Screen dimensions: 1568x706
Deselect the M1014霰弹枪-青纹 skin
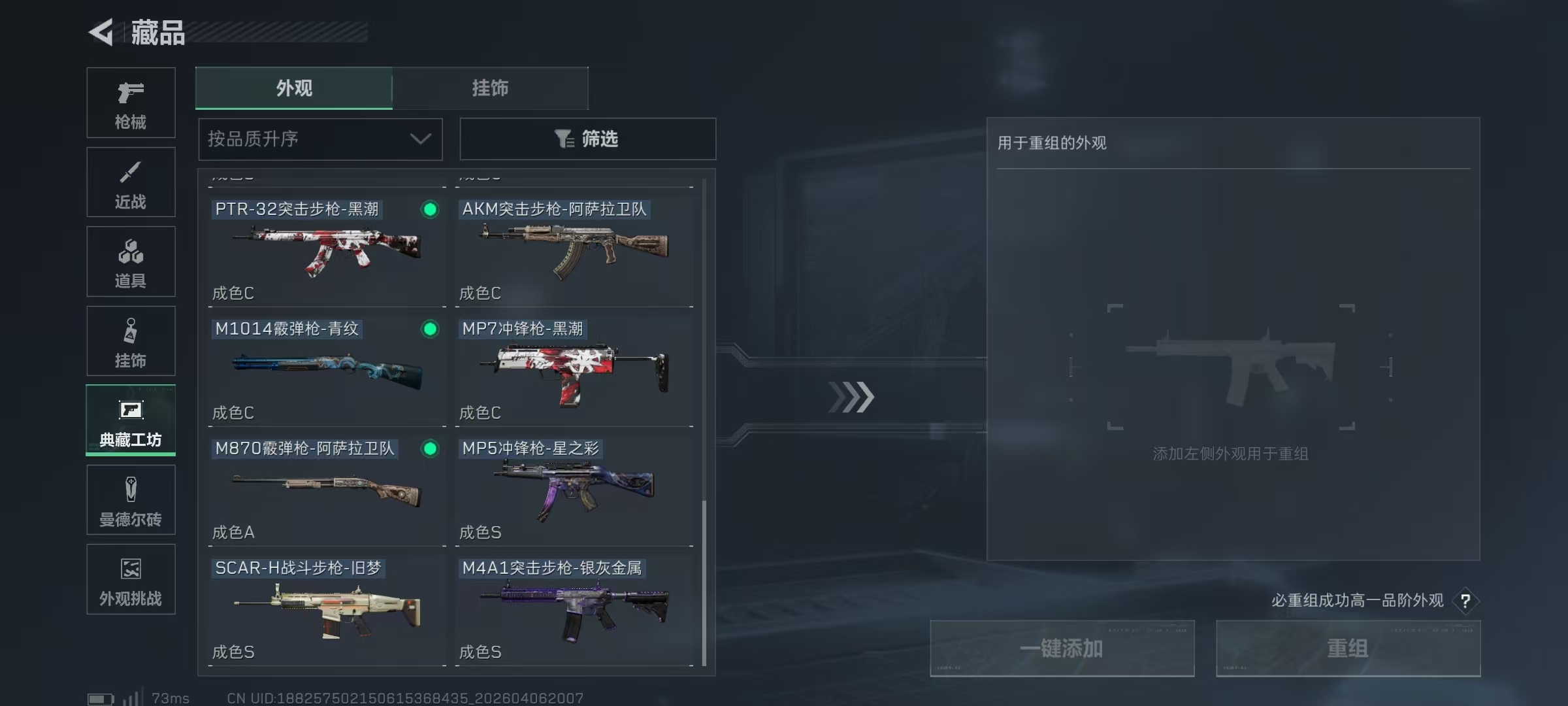pyautogui.click(x=429, y=329)
